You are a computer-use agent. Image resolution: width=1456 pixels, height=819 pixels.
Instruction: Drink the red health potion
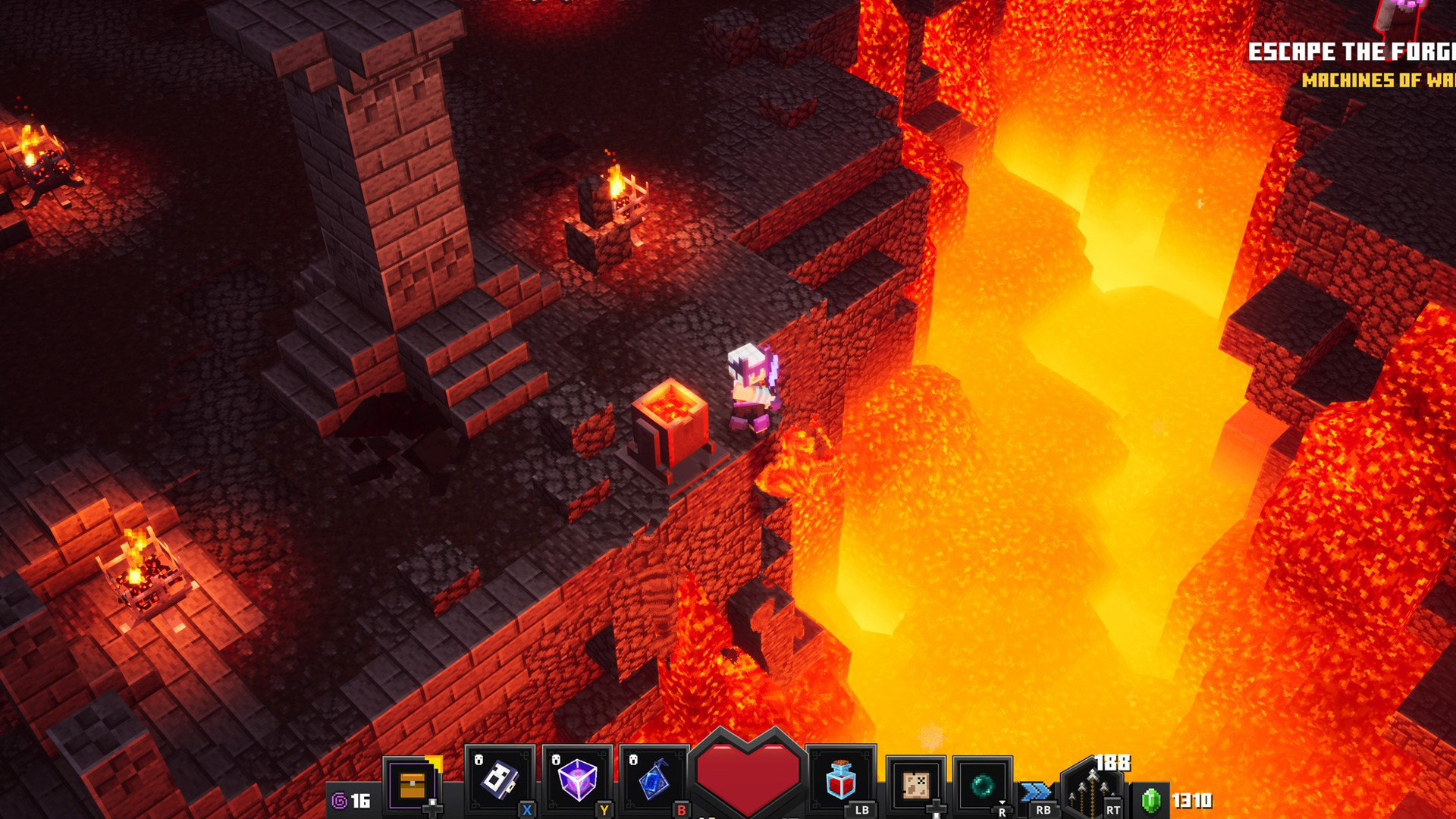pos(840,781)
